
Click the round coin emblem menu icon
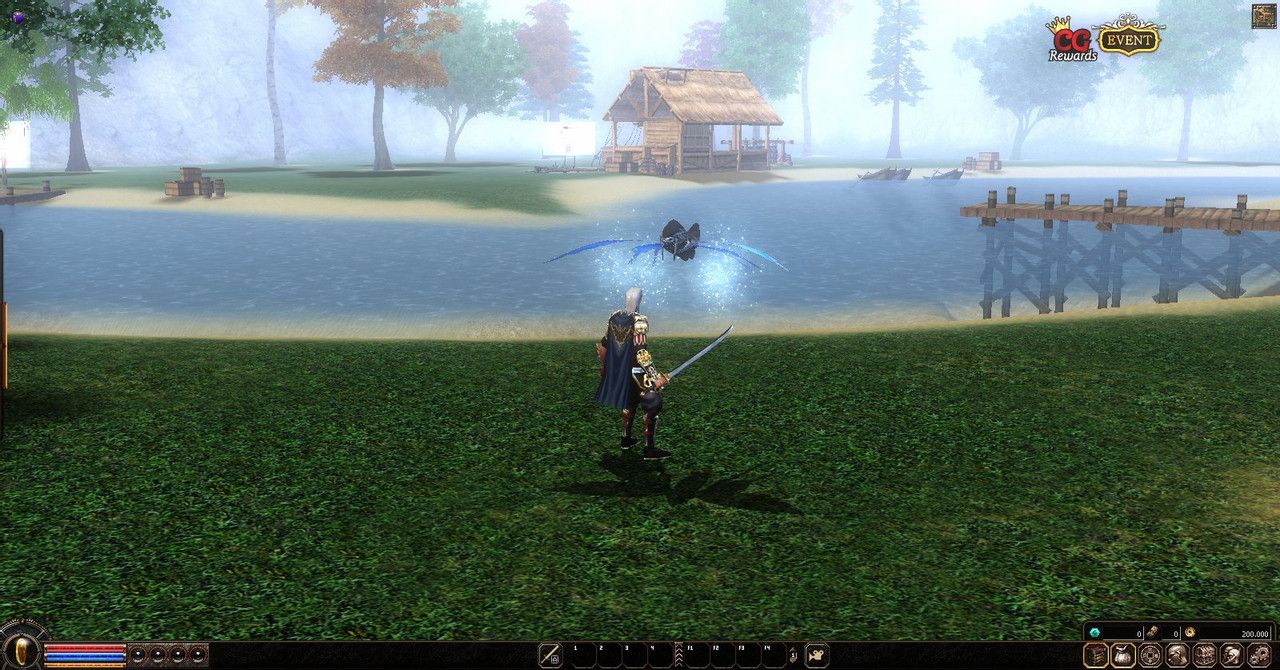point(1150,655)
